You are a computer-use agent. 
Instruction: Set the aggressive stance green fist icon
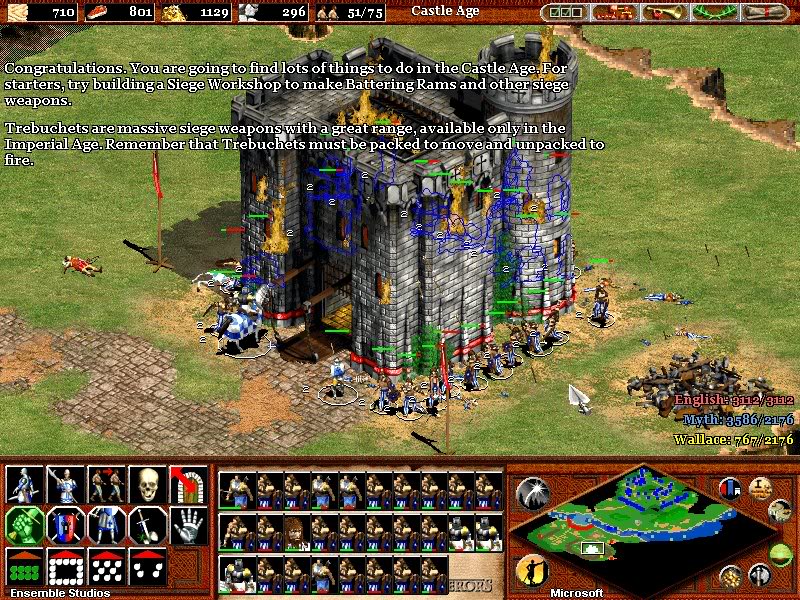(x=24, y=524)
